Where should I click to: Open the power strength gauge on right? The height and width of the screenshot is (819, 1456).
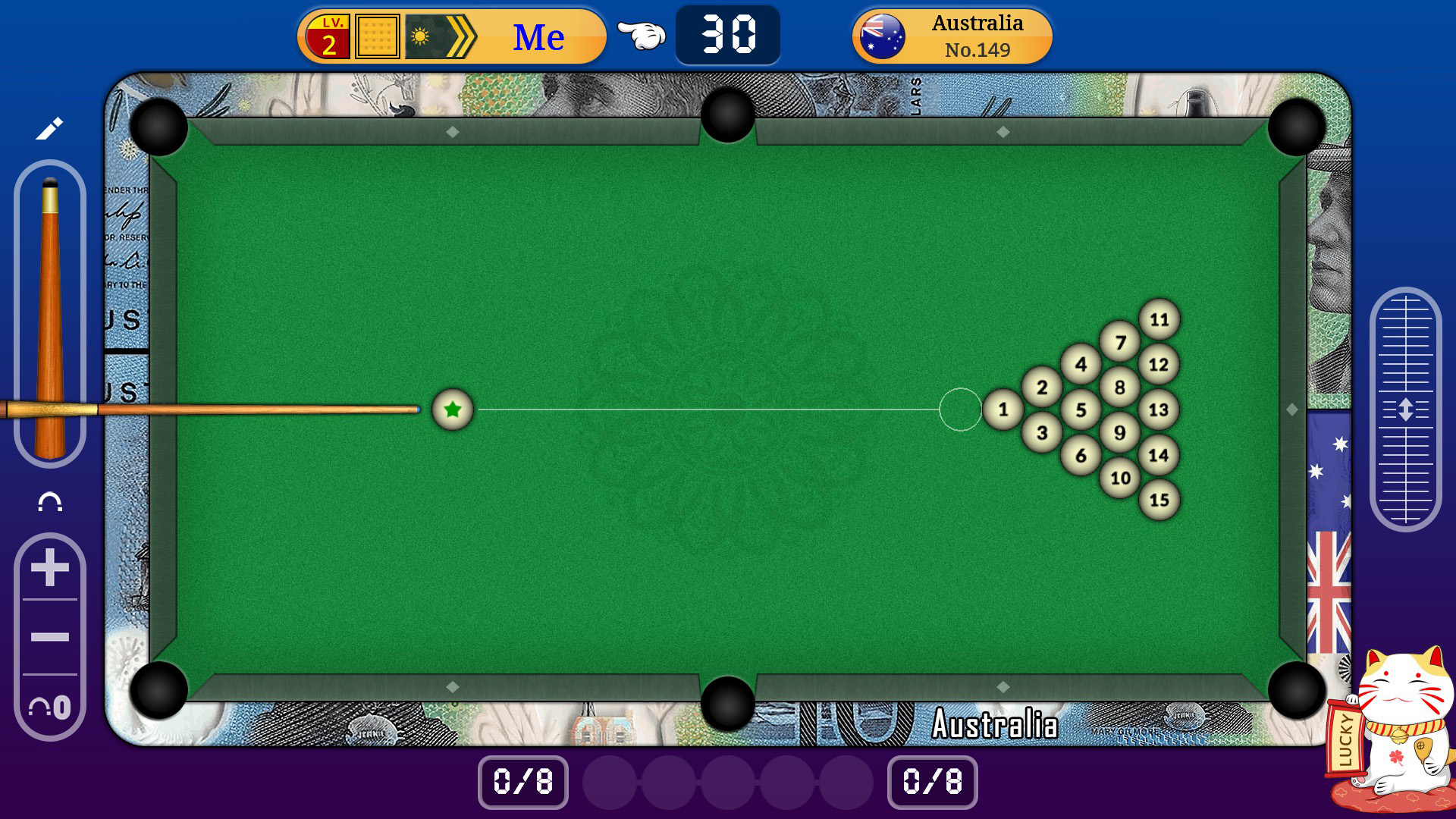pos(1407,406)
